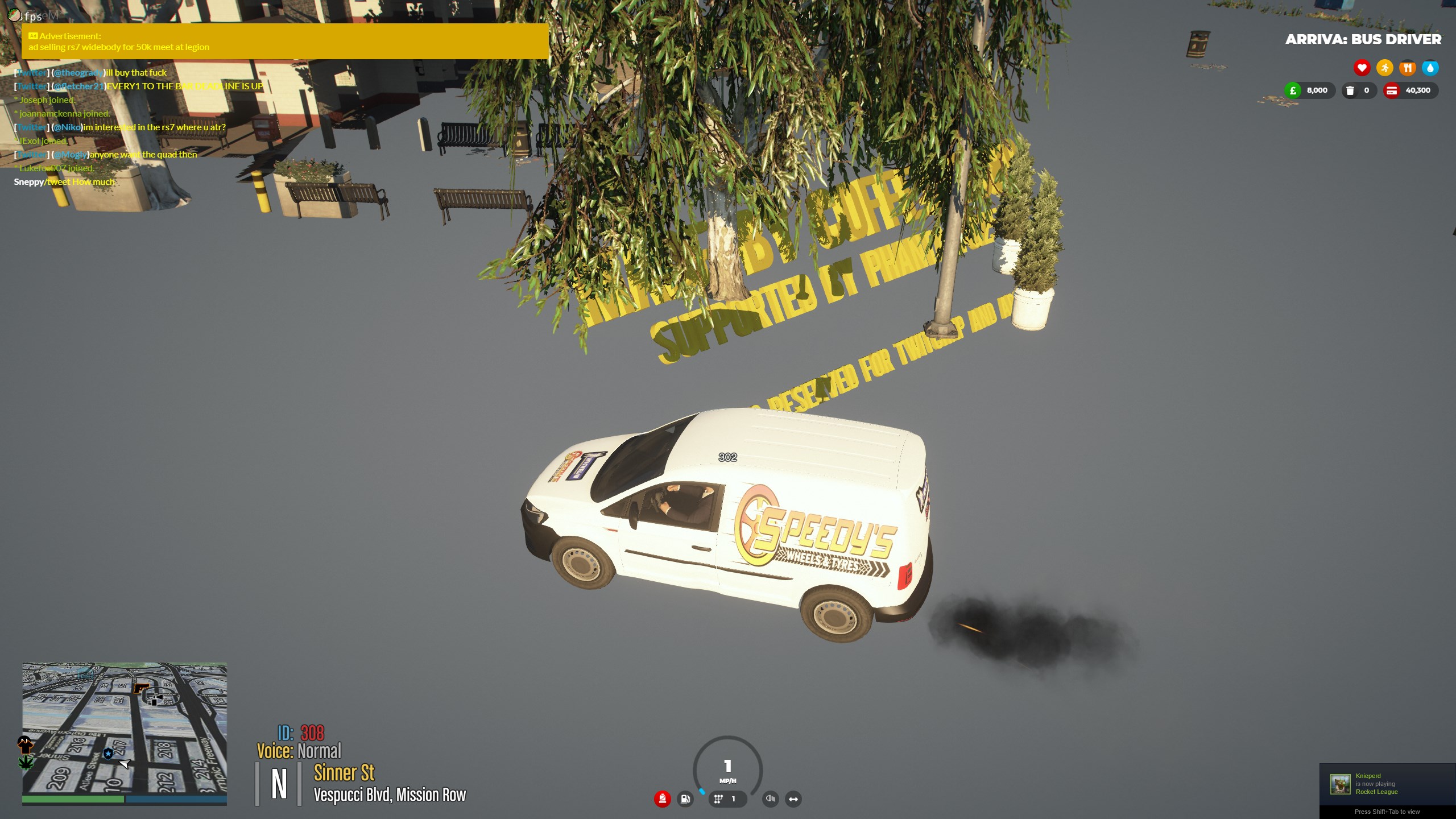Click the double-arrow indicator icon
This screenshot has width=1456, height=819.
coord(793,799)
